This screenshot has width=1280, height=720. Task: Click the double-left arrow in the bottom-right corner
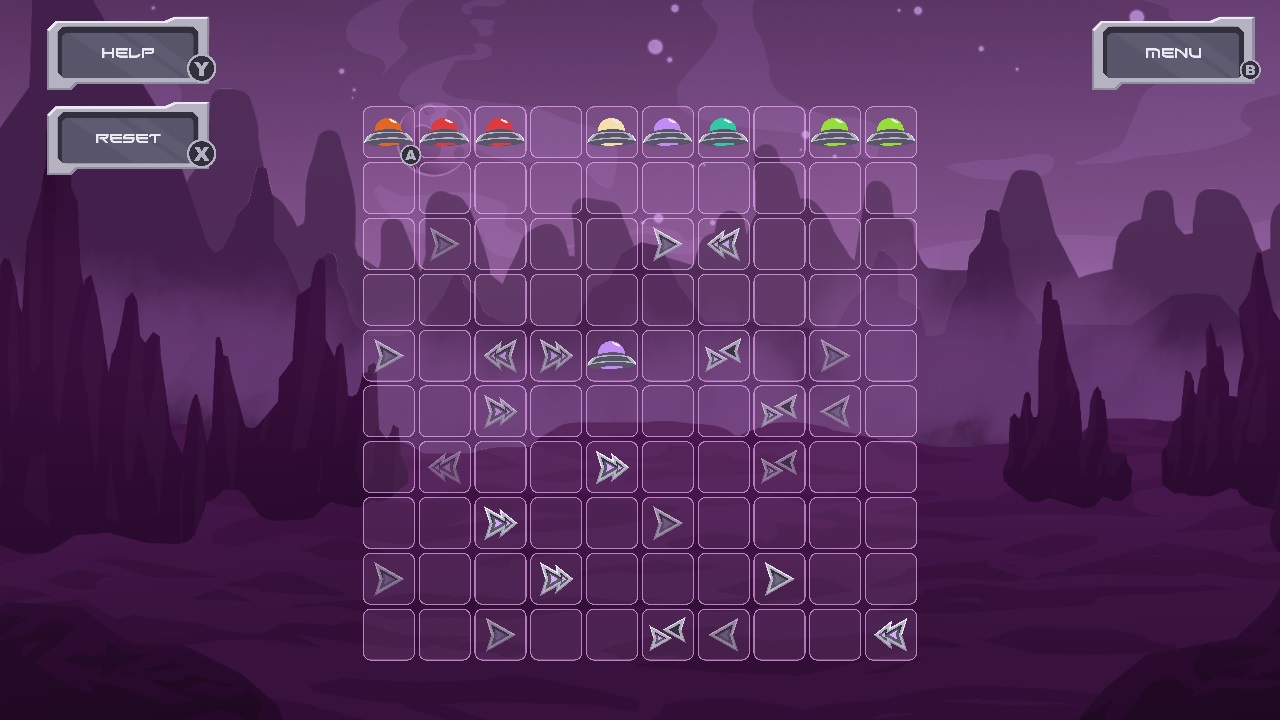(x=893, y=633)
